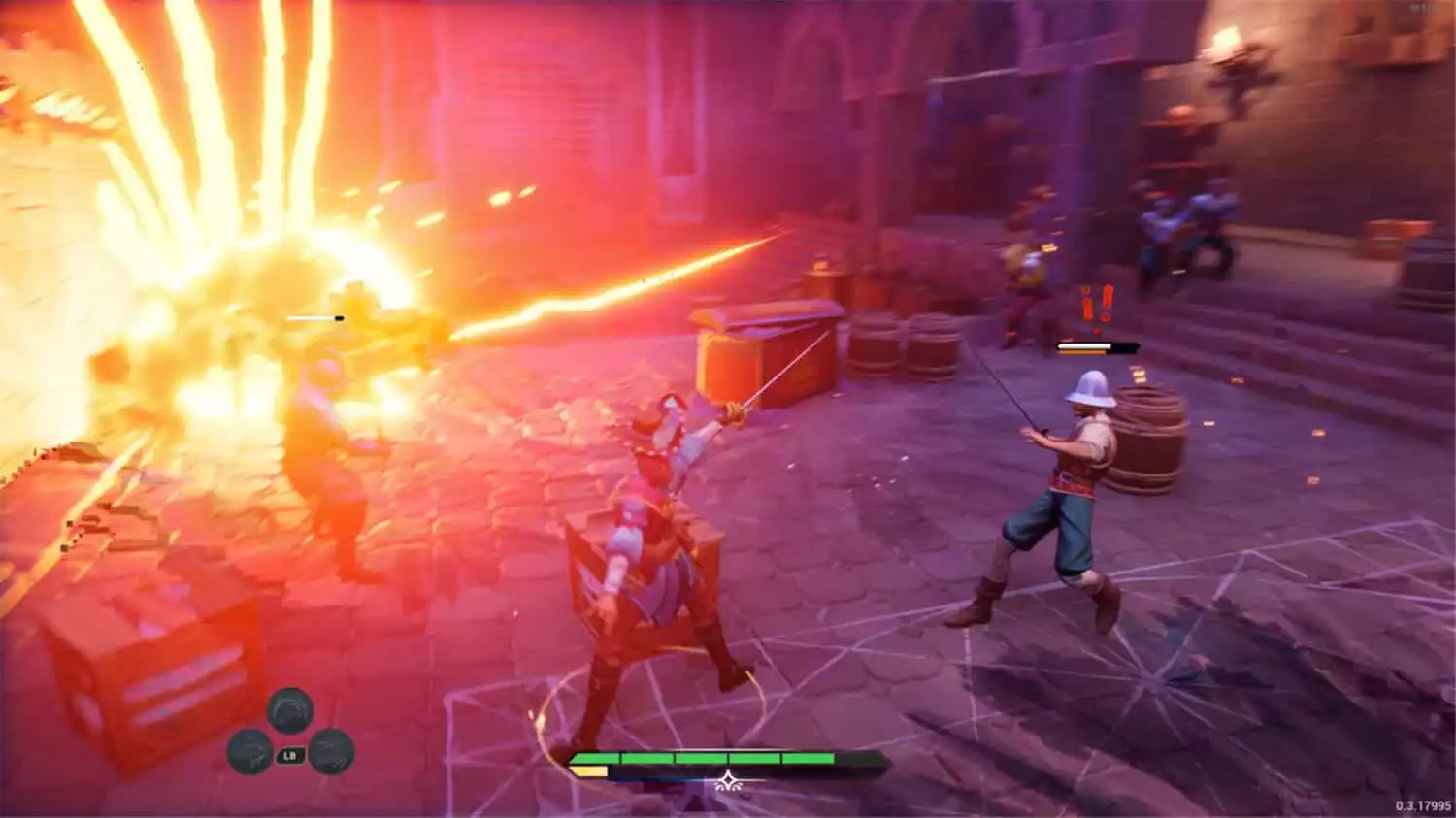Expand the orange posture bar under enemy health

(1080, 352)
